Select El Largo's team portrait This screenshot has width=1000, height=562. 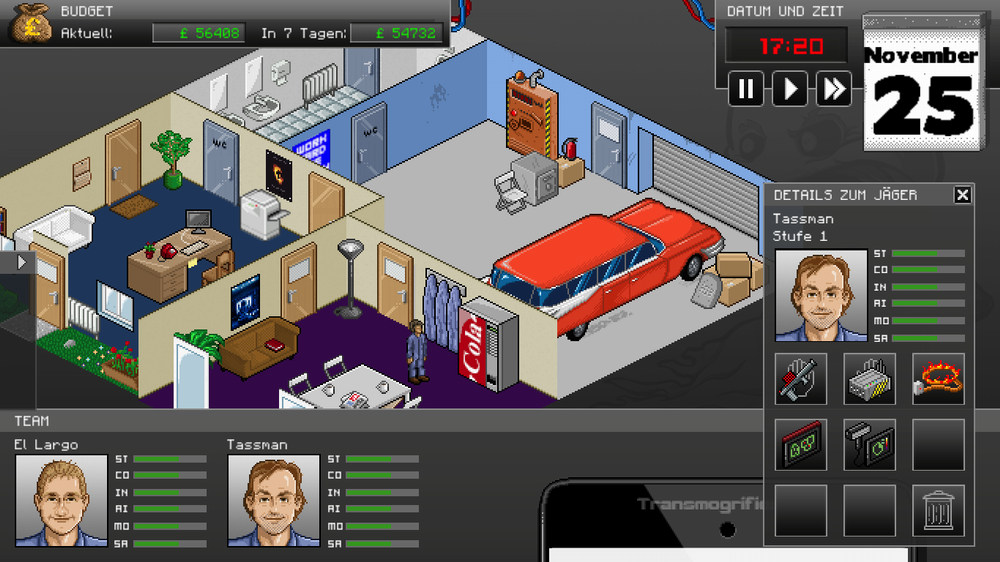click(x=61, y=500)
